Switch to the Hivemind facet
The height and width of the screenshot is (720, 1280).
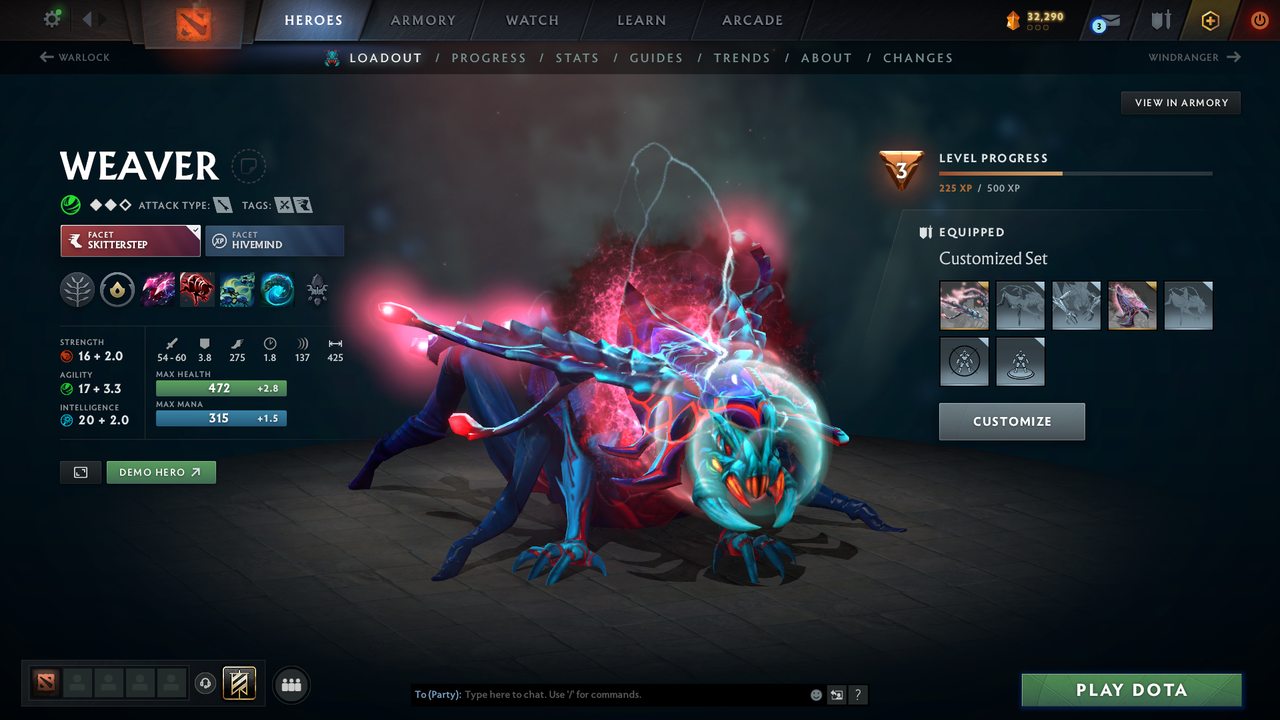[x=274, y=240]
